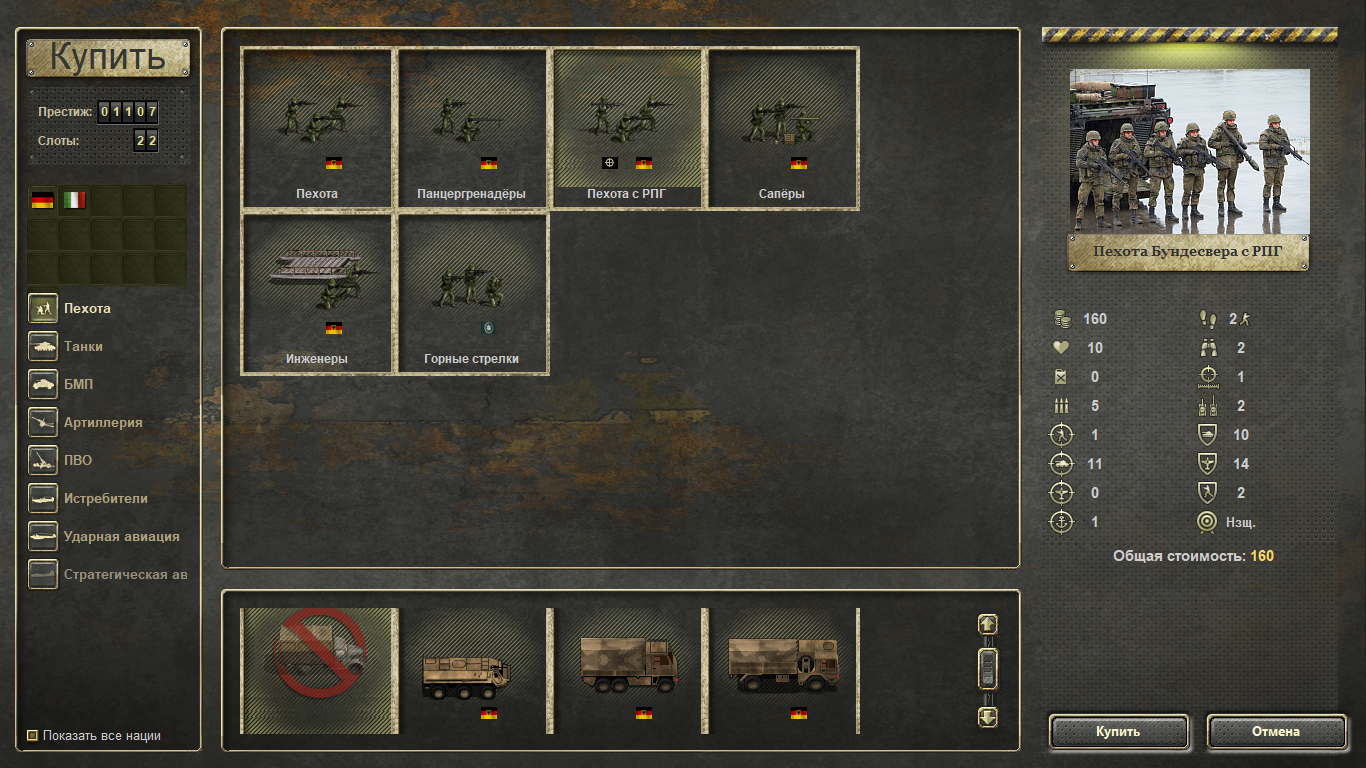Open the БМП category
The height and width of the screenshot is (768, 1366).
[x=78, y=384]
